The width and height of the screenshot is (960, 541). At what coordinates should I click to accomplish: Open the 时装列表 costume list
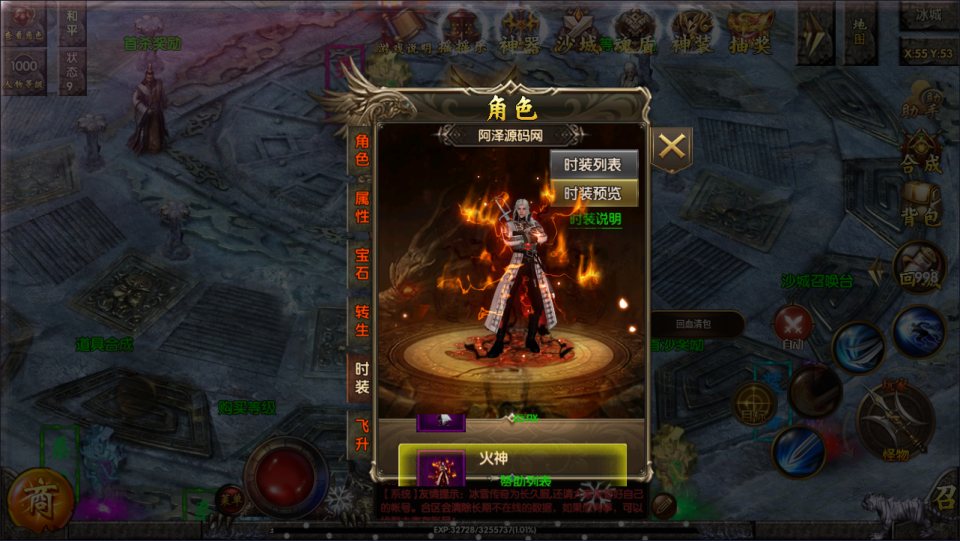click(593, 166)
